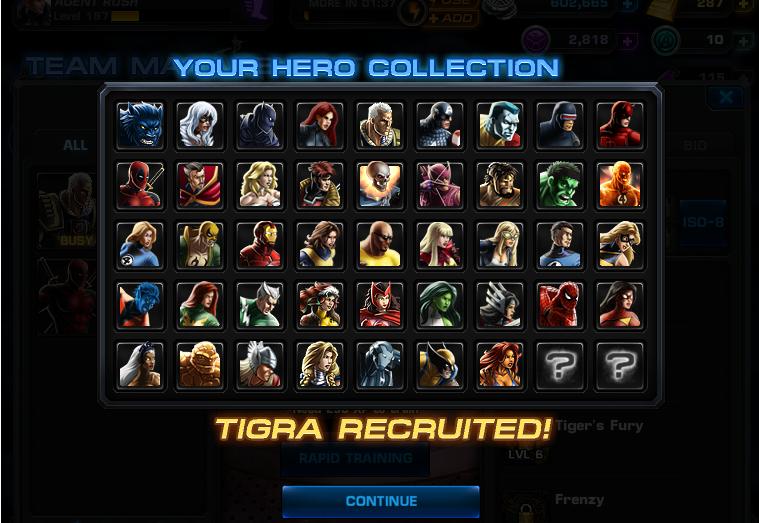Click Captain America's portrait
This screenshot has height=523, width=759.
point(440,126)
